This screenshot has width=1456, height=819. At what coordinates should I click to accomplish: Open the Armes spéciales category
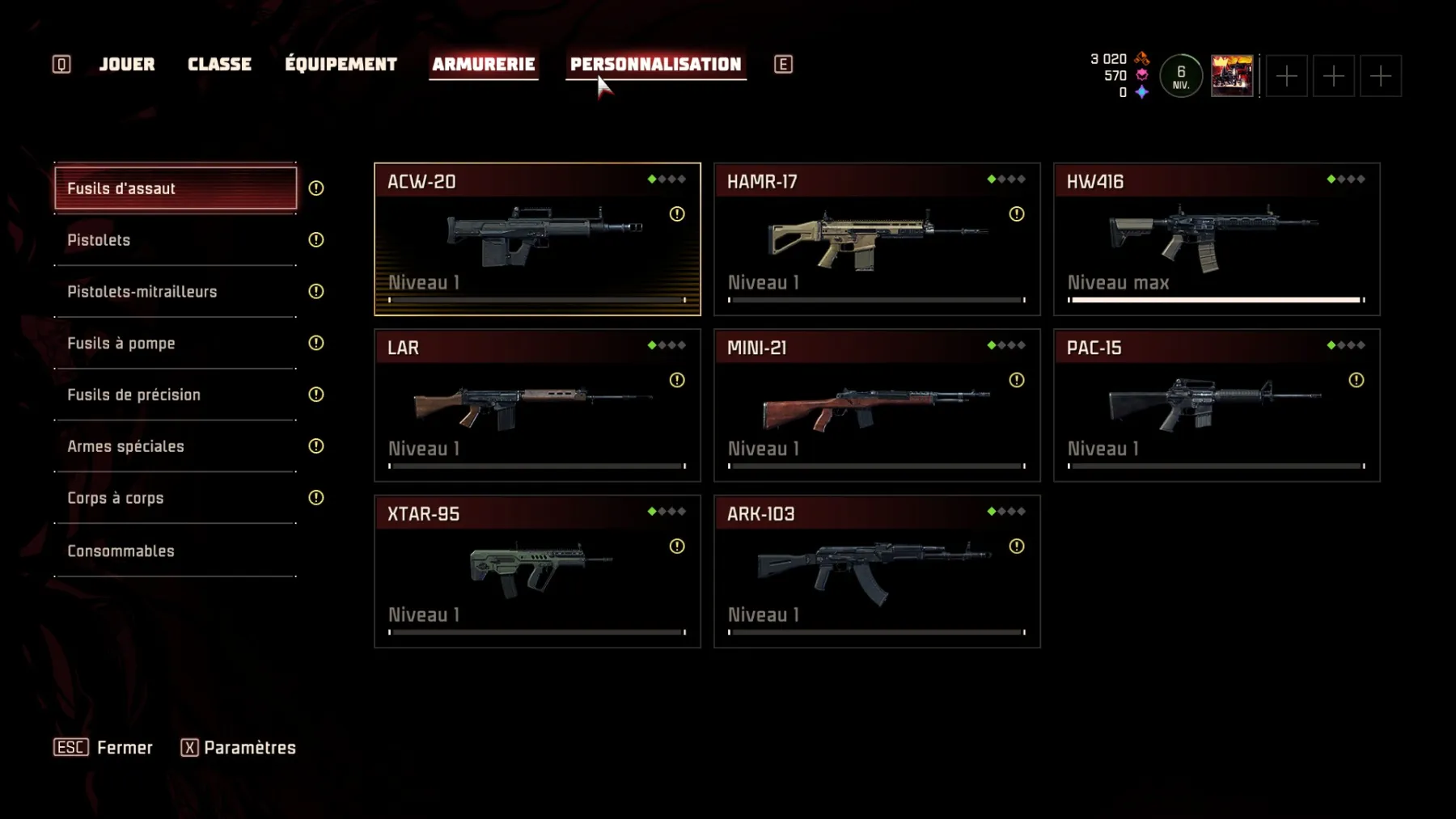pos(176,447)
